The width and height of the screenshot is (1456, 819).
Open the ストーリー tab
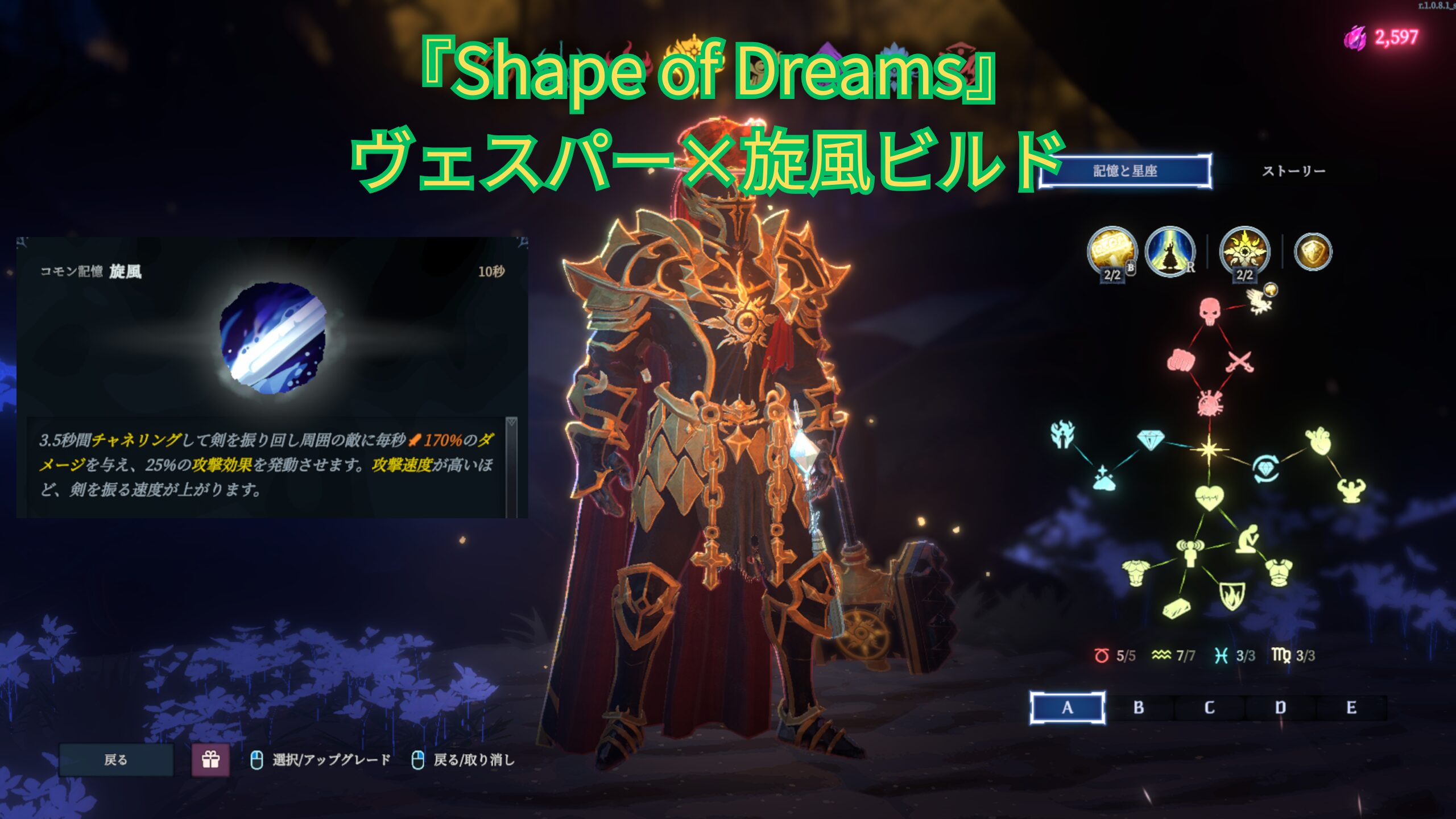click(1293, 171)
